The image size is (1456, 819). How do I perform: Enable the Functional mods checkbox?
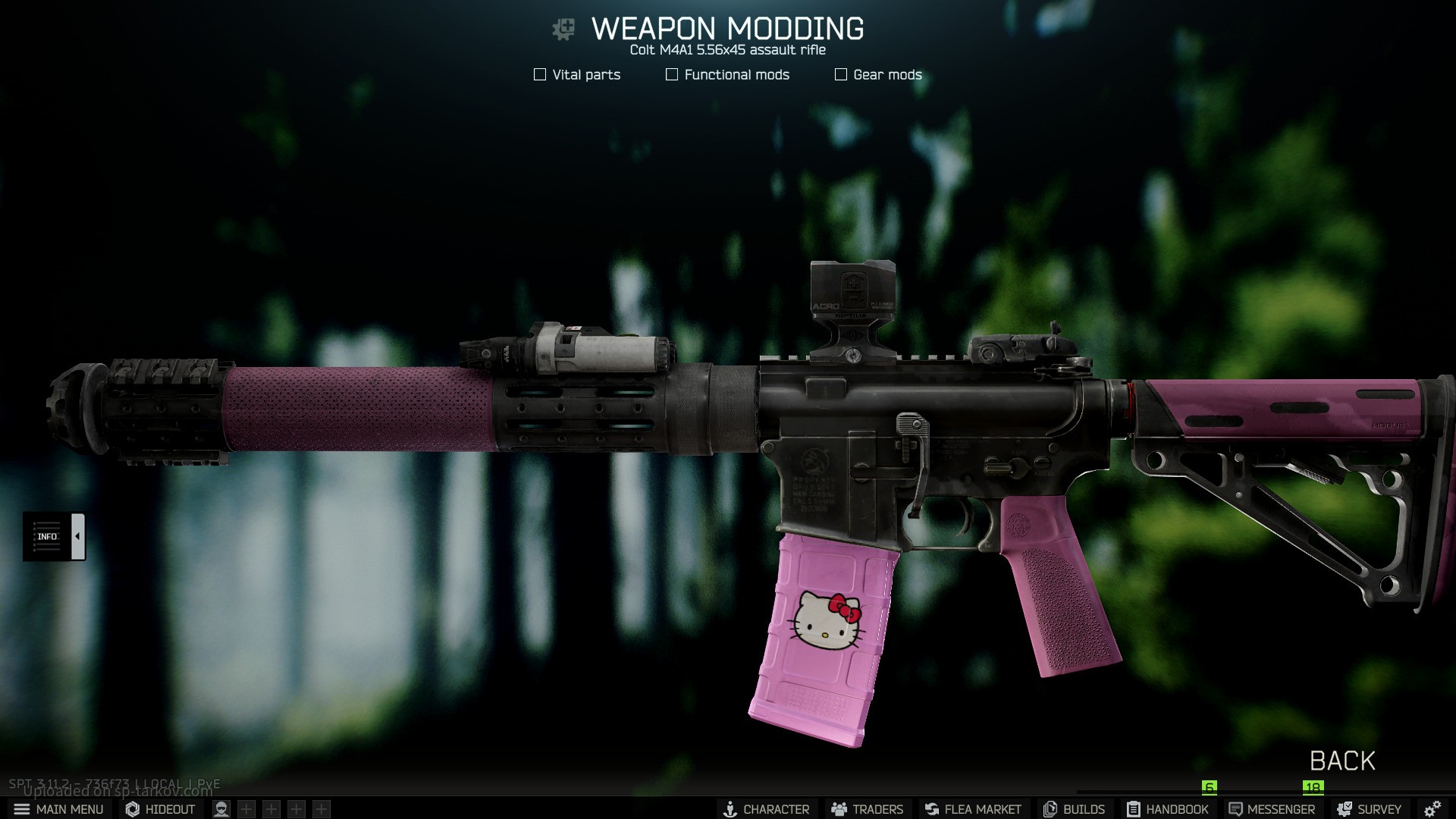point(672,74)
